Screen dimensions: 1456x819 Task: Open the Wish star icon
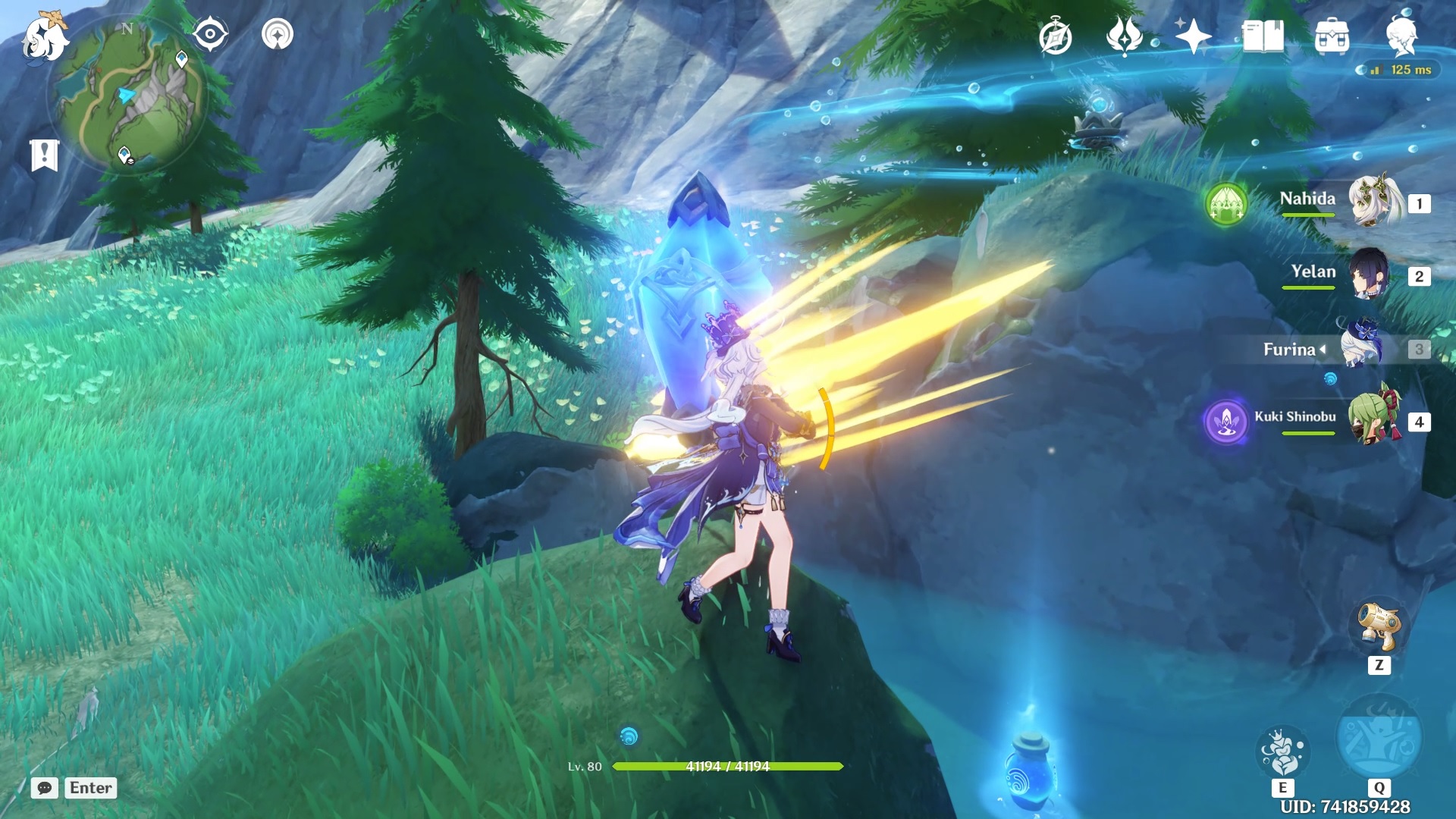1193,36
